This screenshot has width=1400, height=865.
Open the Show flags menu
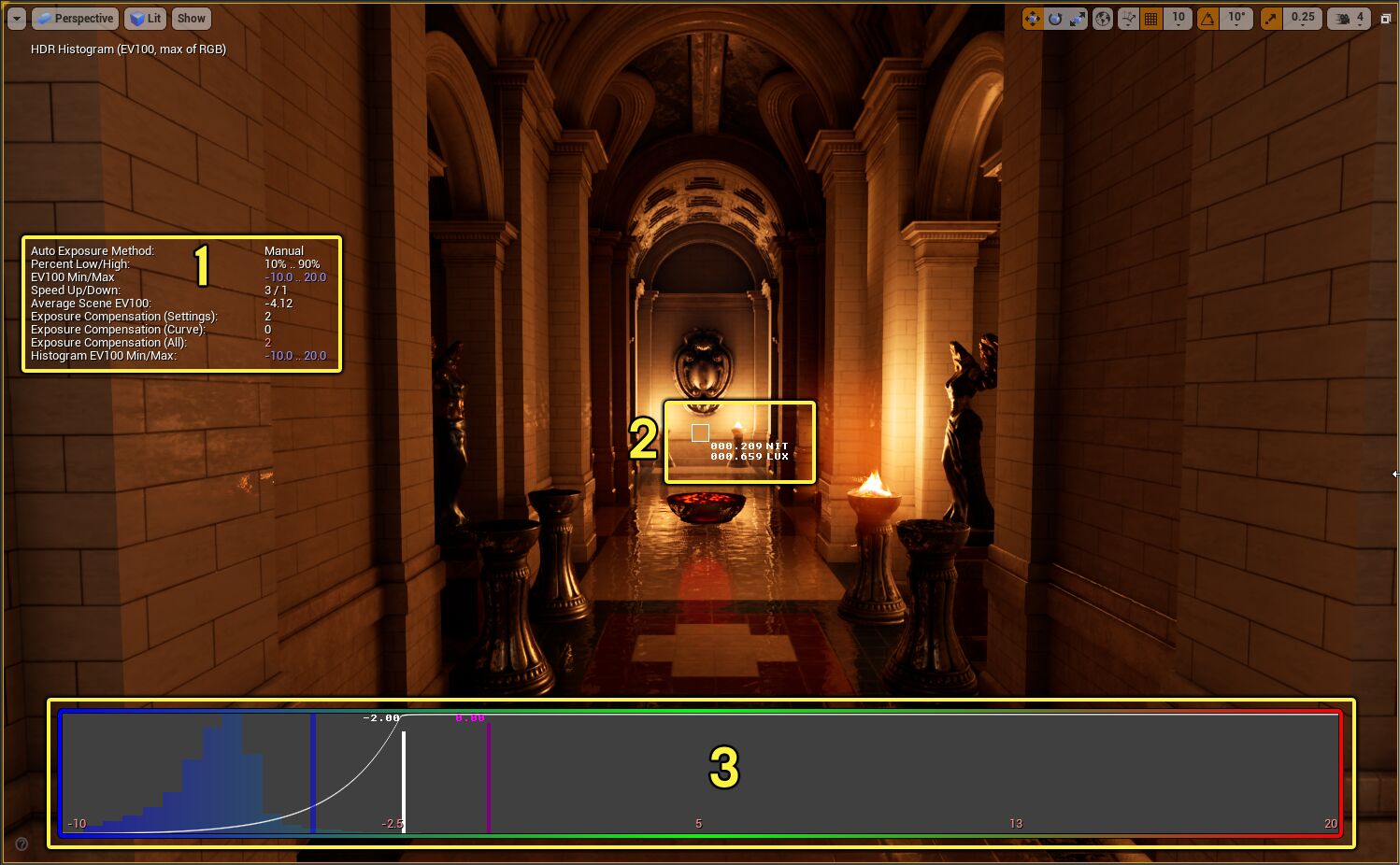191,18
